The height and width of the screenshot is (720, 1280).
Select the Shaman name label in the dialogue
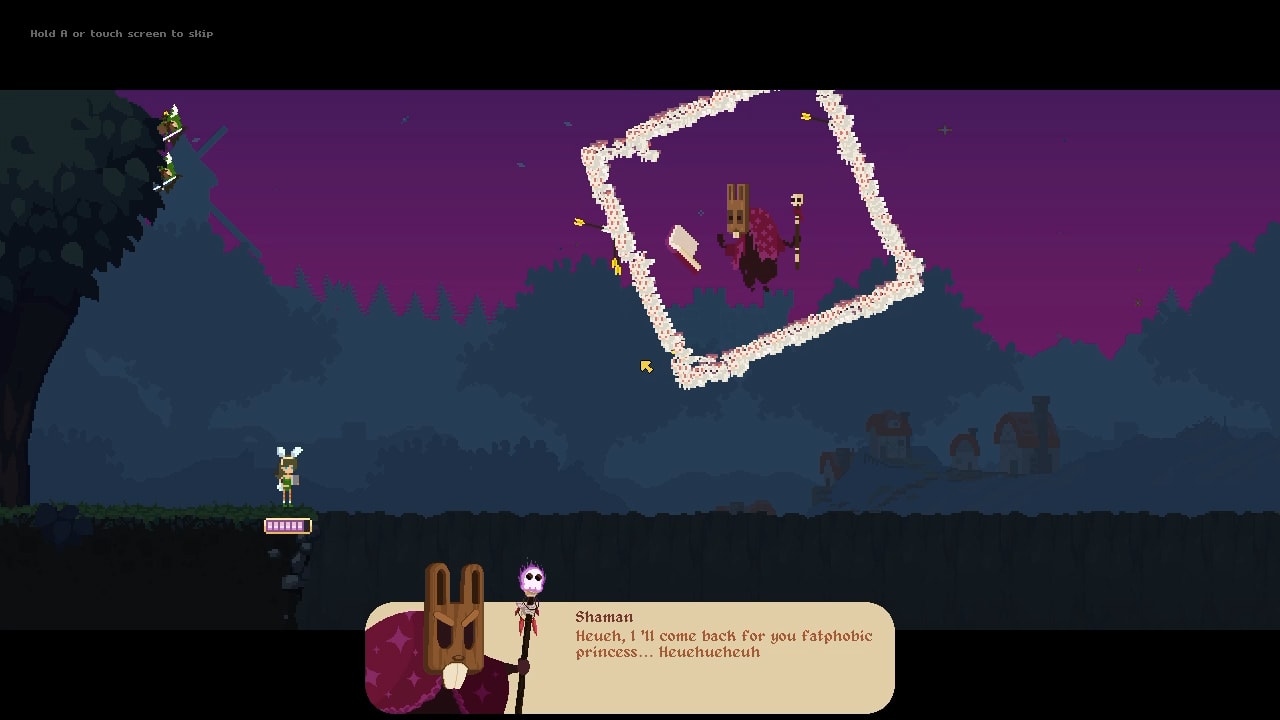pyautogui.click(x=604, y=617)
